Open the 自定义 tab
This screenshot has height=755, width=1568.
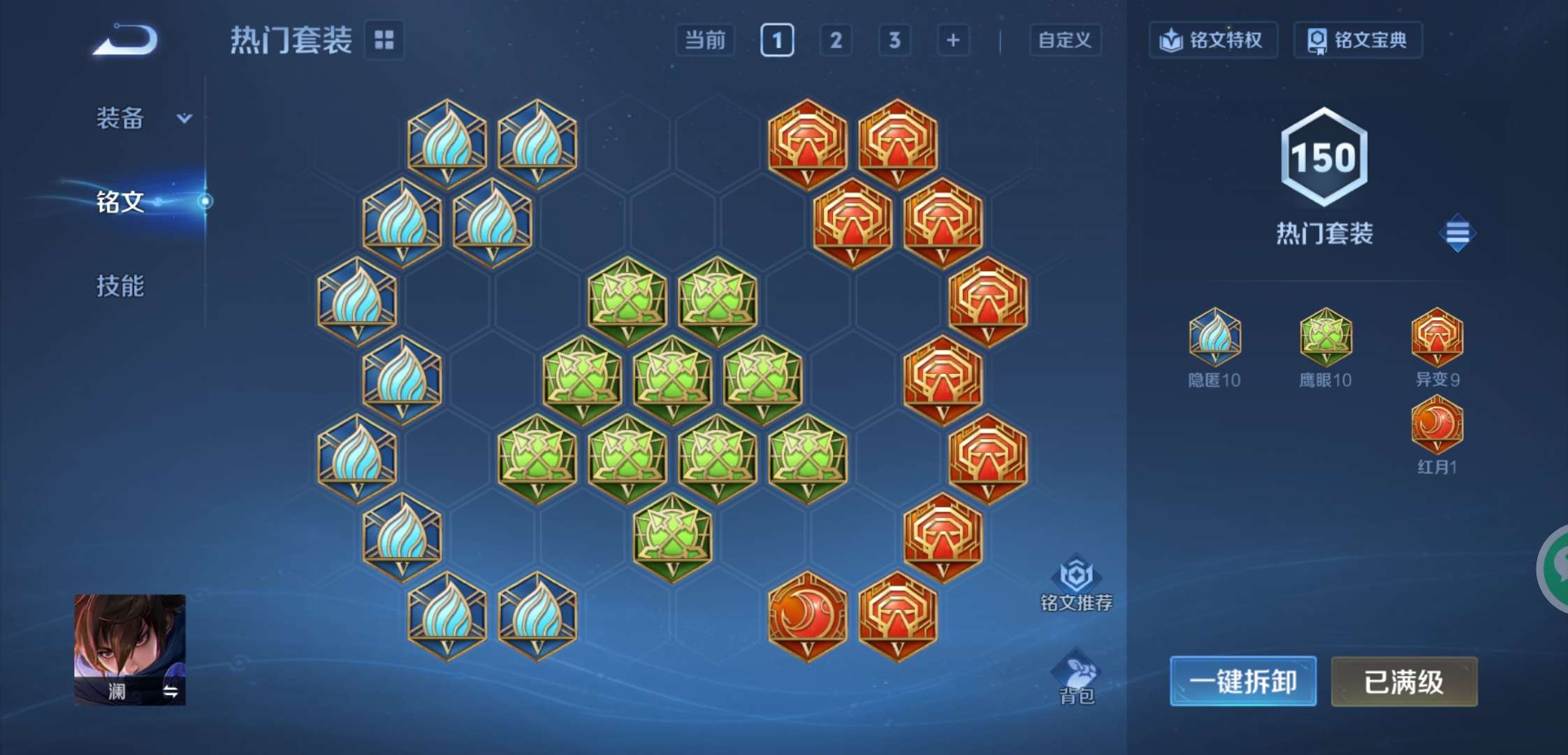pyautogui.click(x=1064, y=40)
